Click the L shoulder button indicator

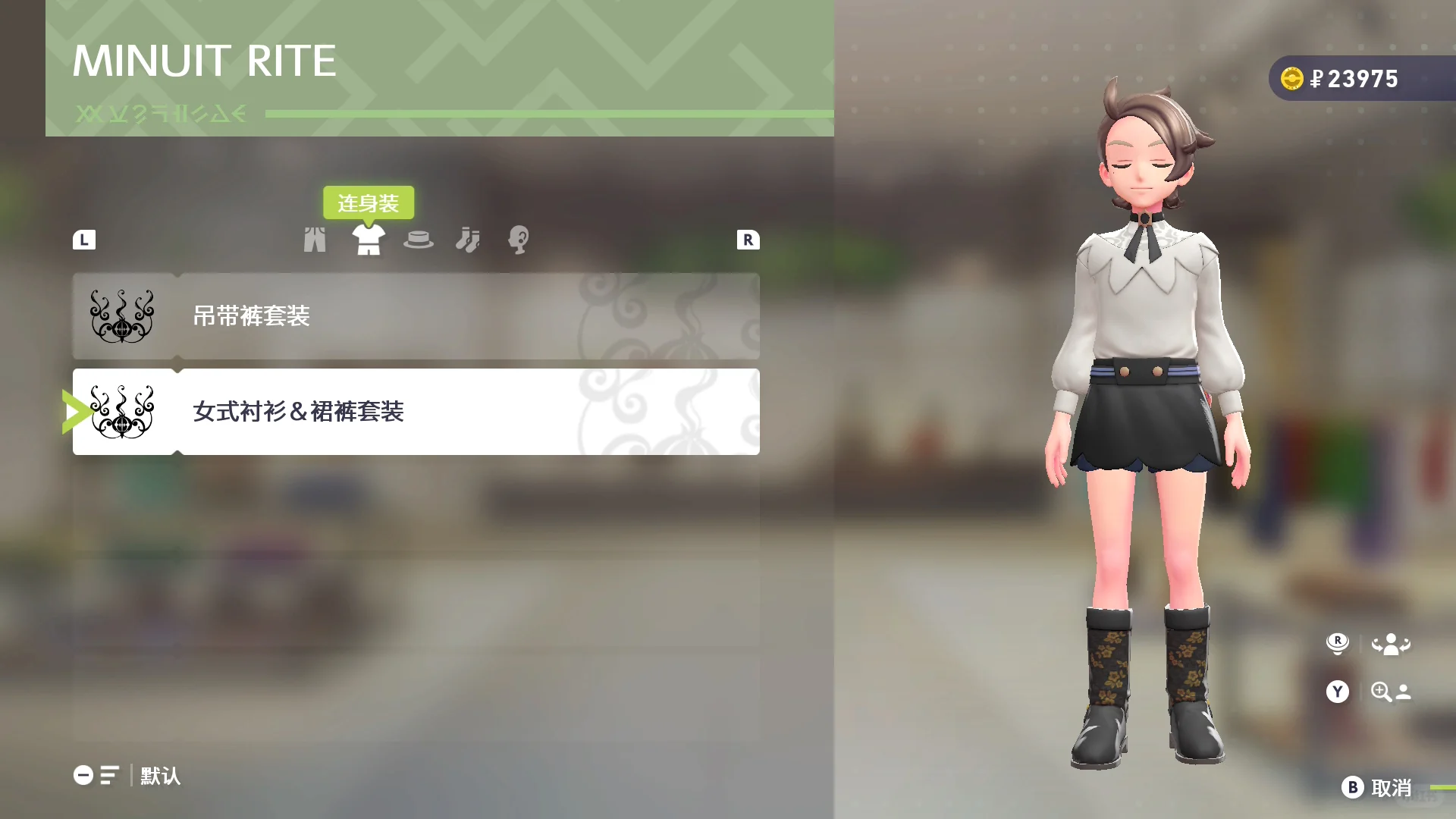click(84, 240)
